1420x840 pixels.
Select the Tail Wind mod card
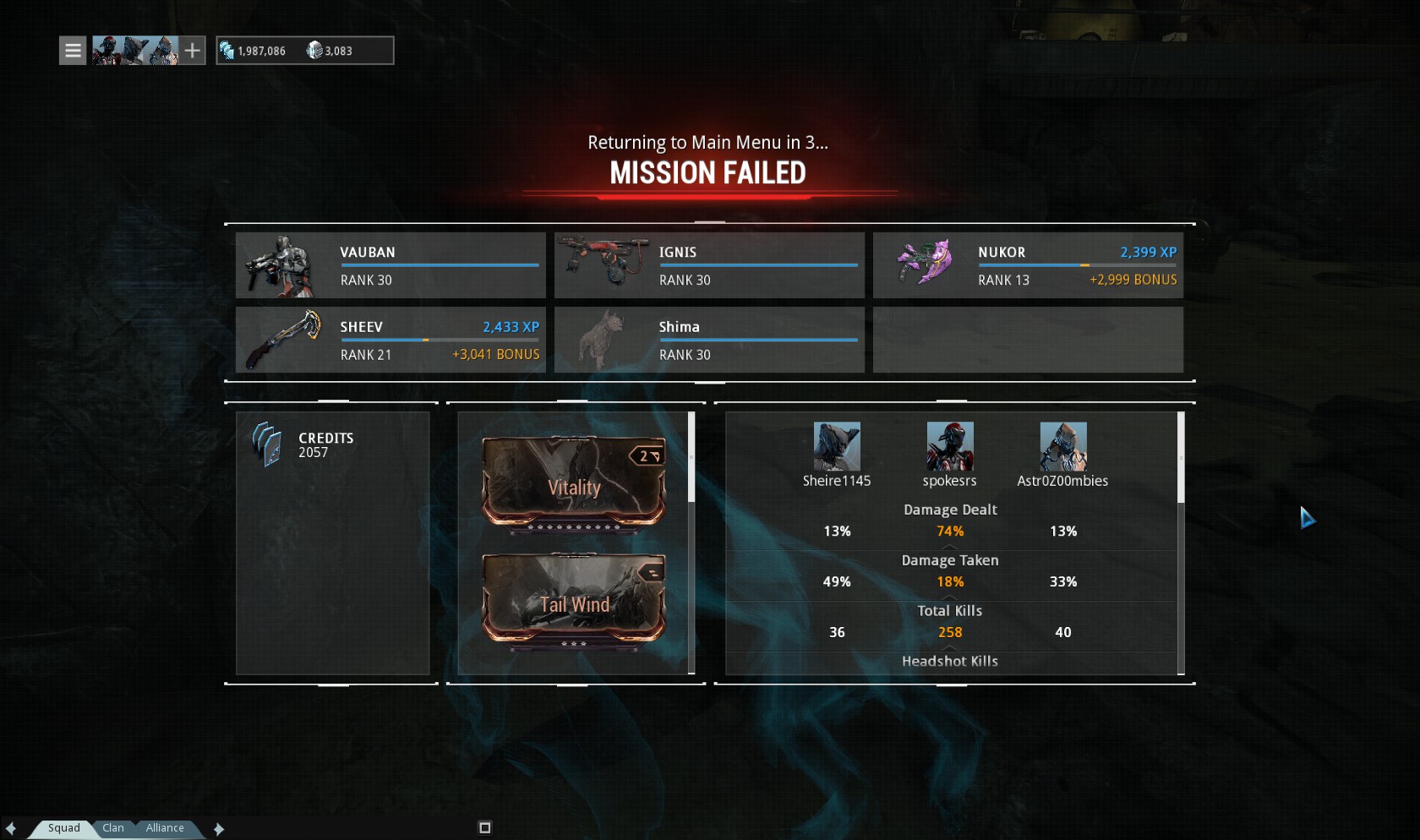point(574,601)
